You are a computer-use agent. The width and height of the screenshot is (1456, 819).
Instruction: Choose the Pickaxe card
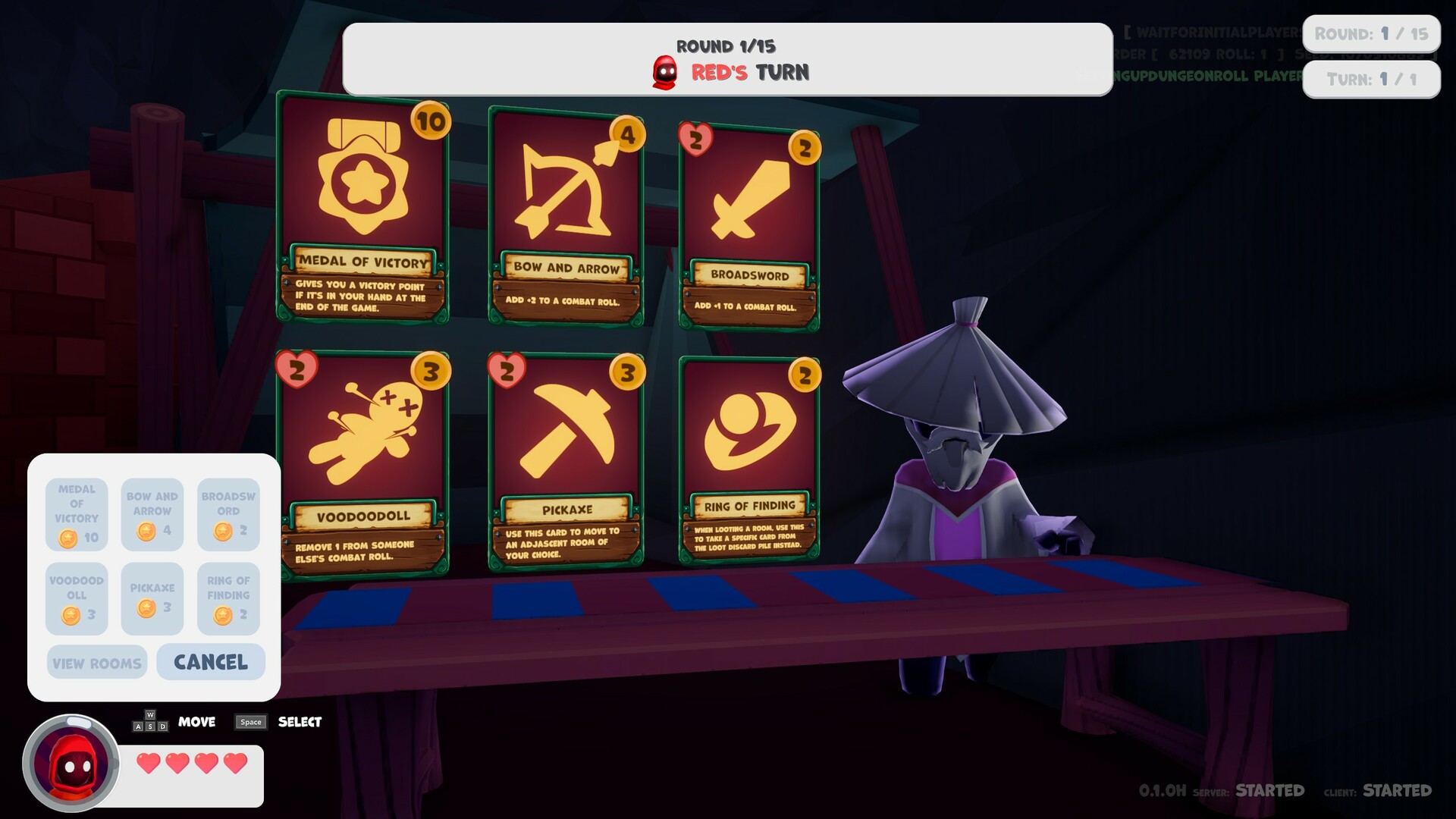point(565,455)
